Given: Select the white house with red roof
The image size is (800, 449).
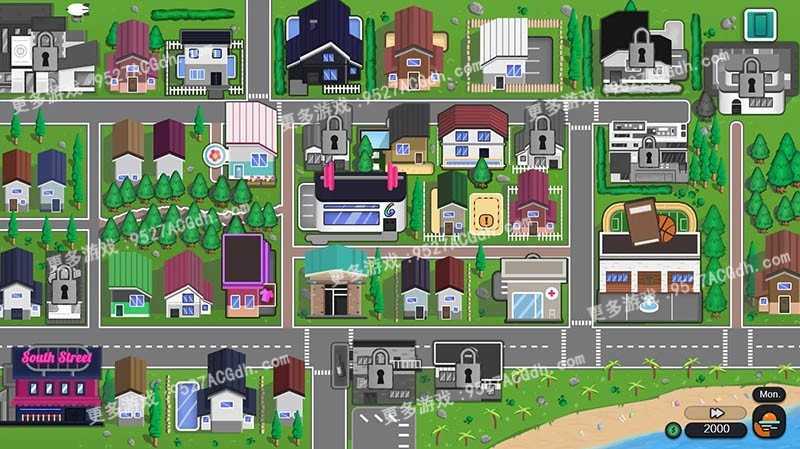Looking at the screenshot, I should pyautogui.click(x=472, y=136).
